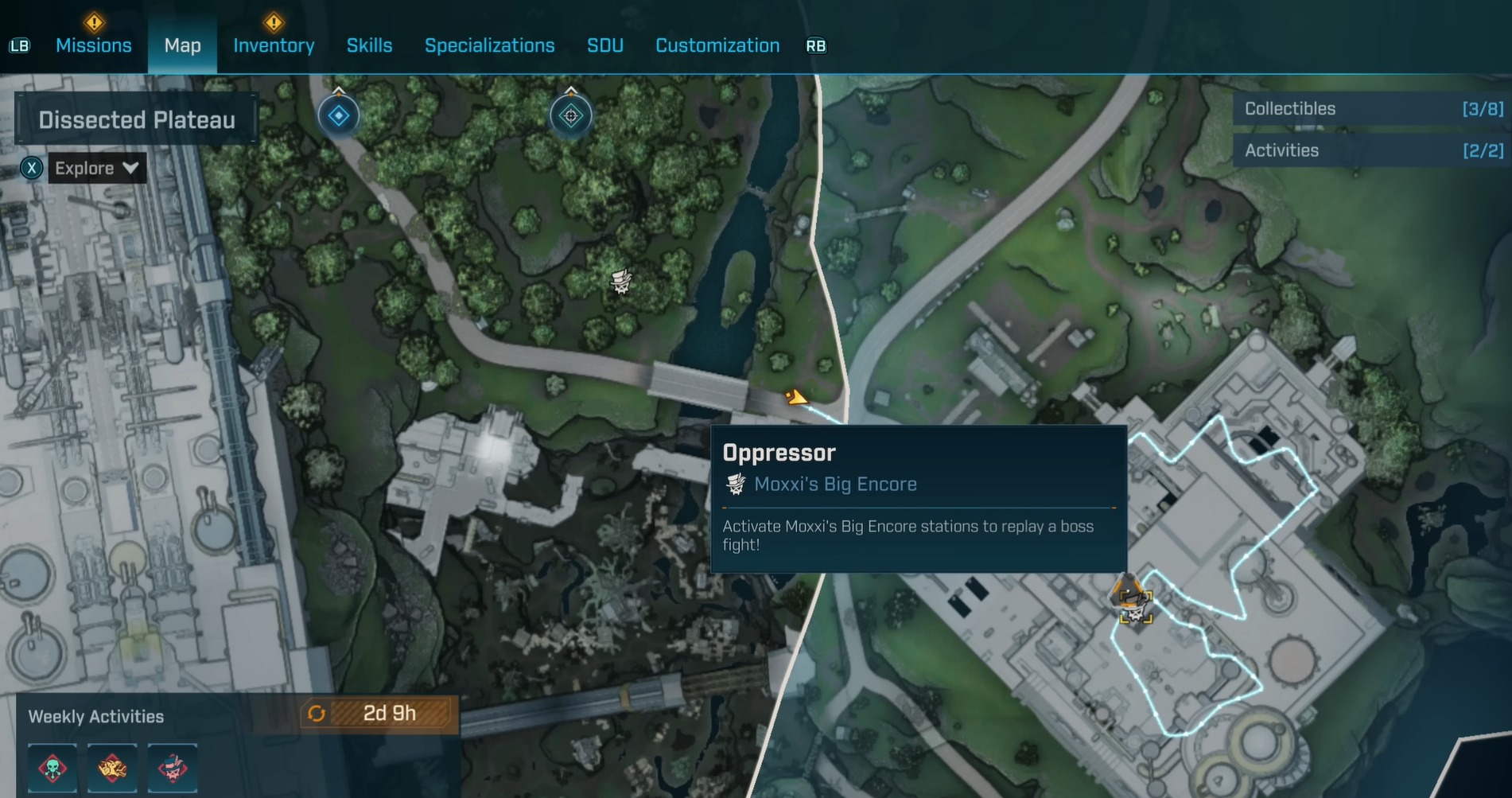The width and height of the screenshot is (1512, 798).
Task: Select the white top hat marker in forest
Action: point(621,281)
